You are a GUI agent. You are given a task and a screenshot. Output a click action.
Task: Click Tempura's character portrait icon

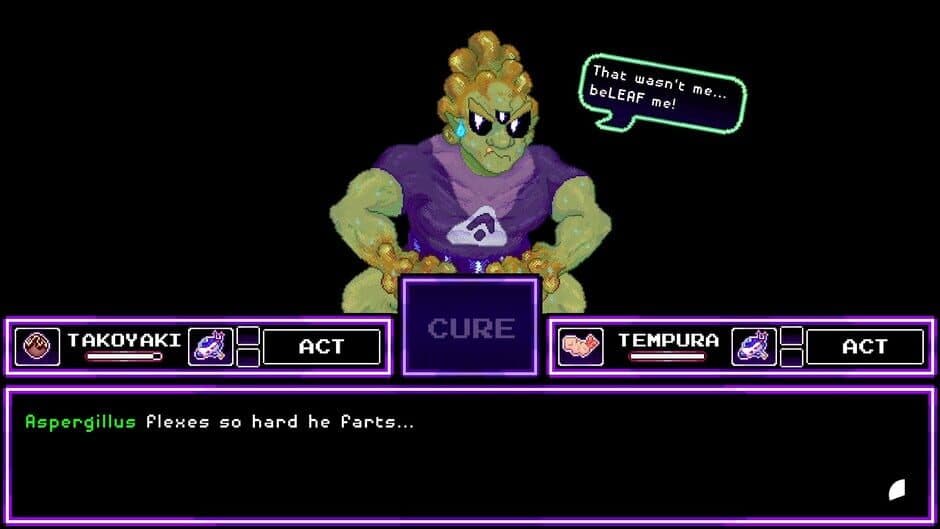tap(580, 347)
